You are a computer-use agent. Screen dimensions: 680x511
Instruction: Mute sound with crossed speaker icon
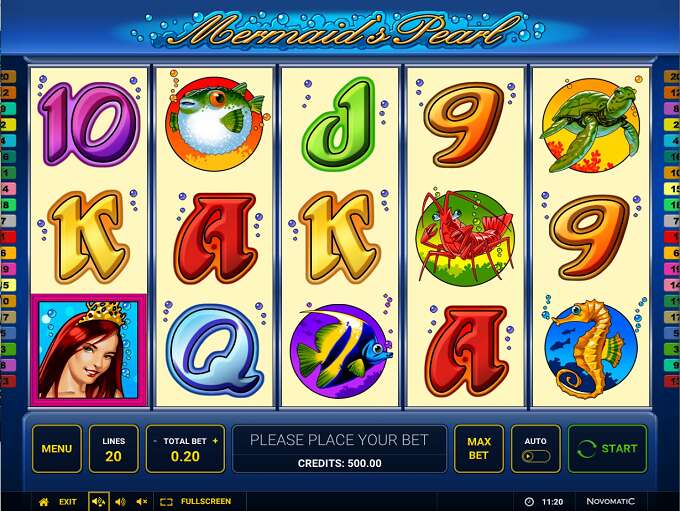pyautogui.click(x=141, y=501)
